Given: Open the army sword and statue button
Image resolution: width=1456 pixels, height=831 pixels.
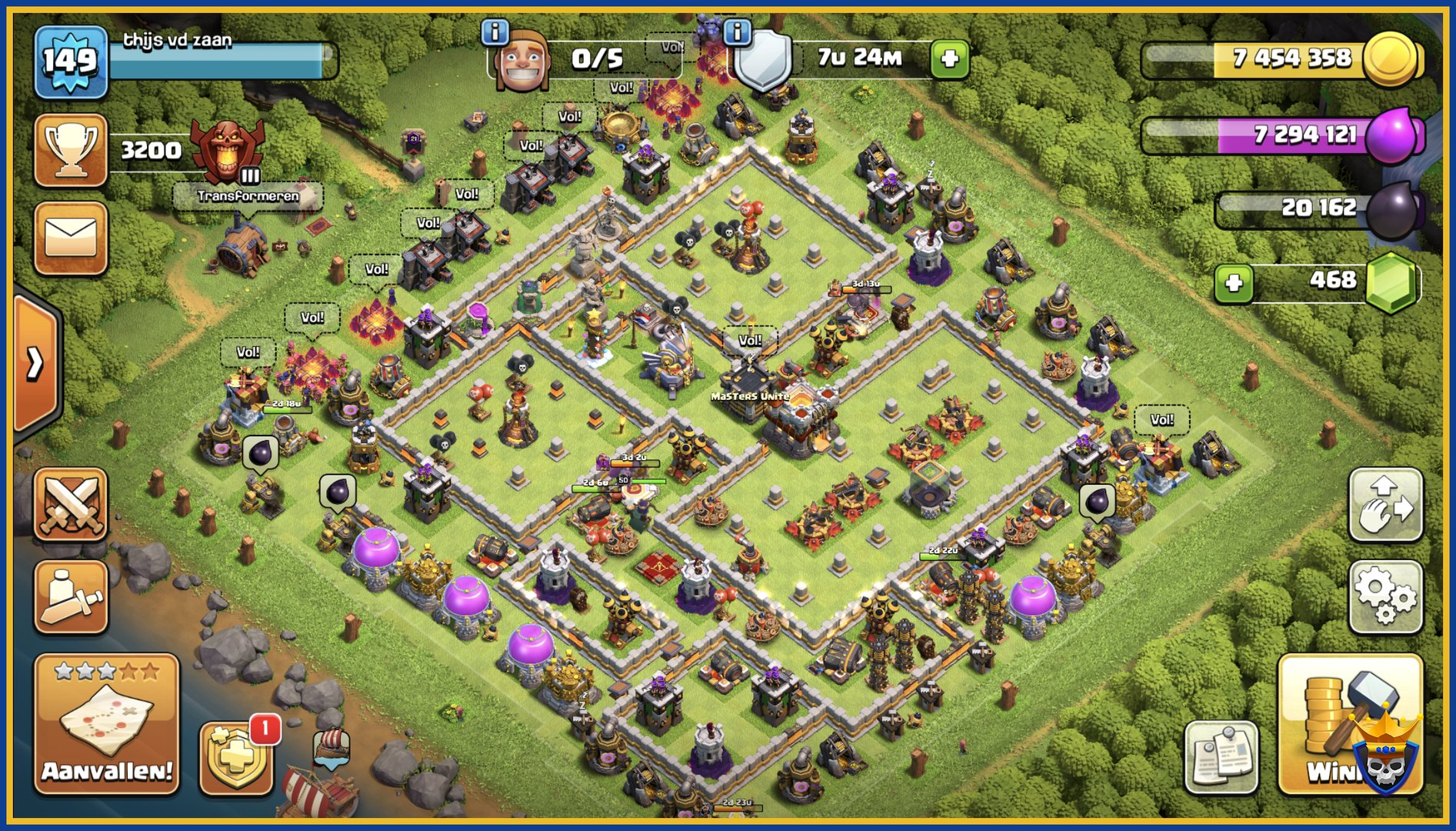Looking at the screenshot, I should [71, 596].
